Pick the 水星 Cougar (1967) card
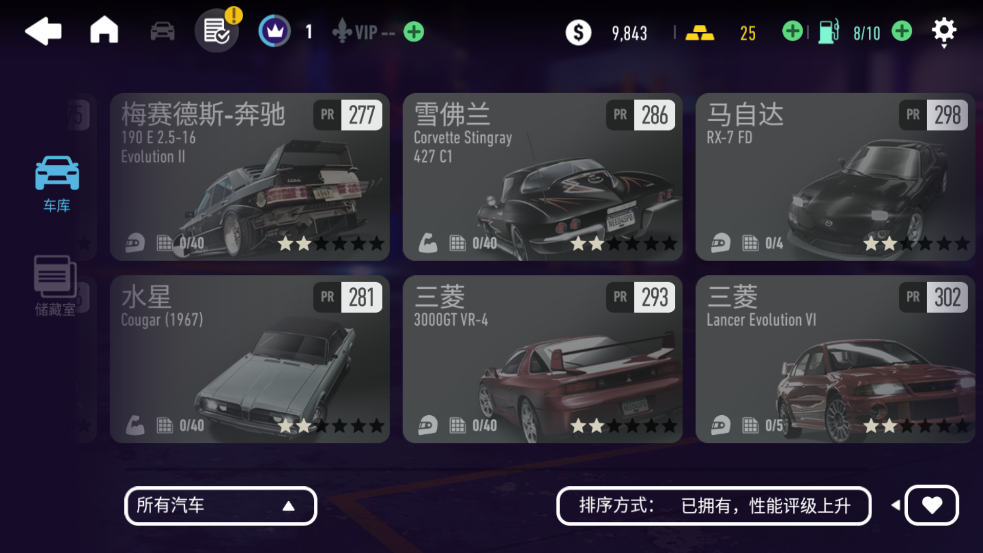This screenshot has width=983, height=553. (249, 359)
